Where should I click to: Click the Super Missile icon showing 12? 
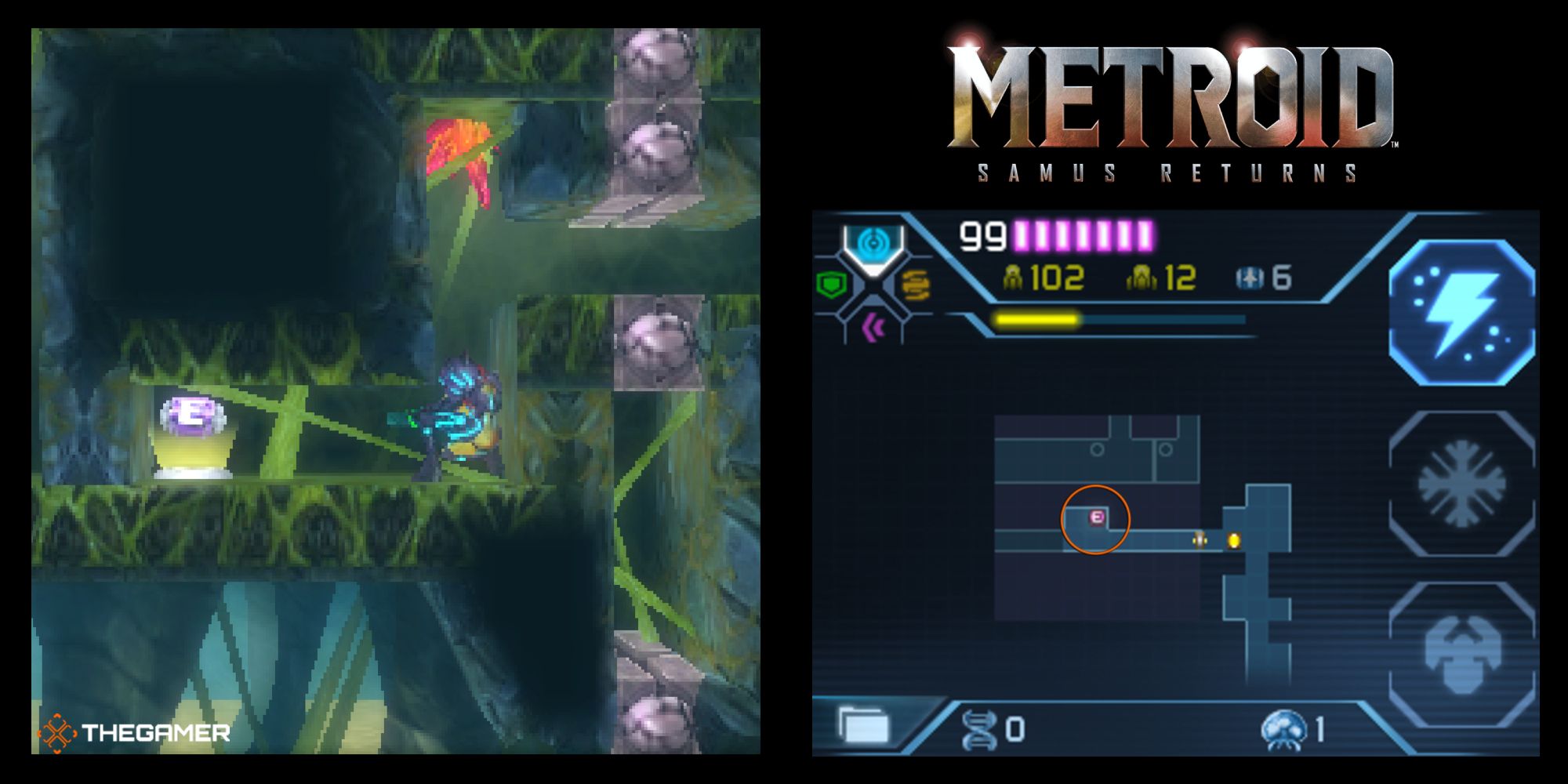pyautogui.click(x=1143, y=276)
